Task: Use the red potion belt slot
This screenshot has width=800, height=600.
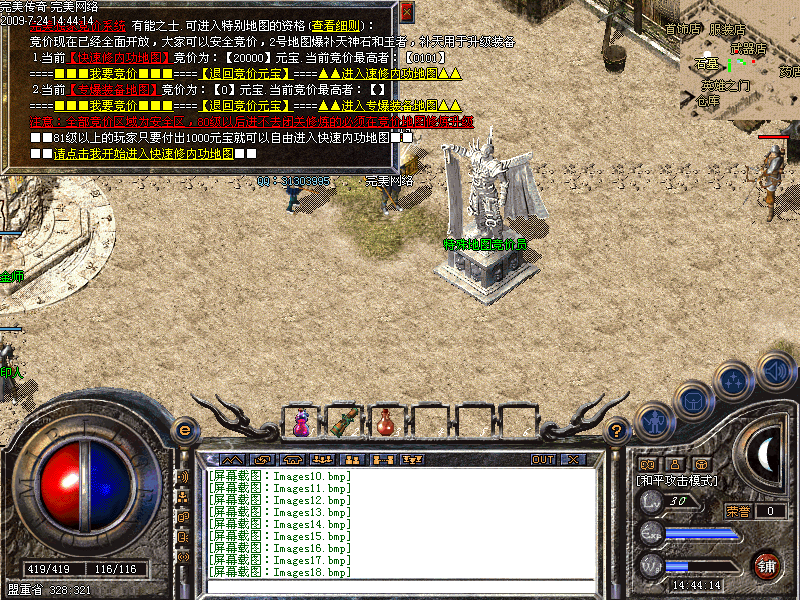Action: click(x=386, y=424)
